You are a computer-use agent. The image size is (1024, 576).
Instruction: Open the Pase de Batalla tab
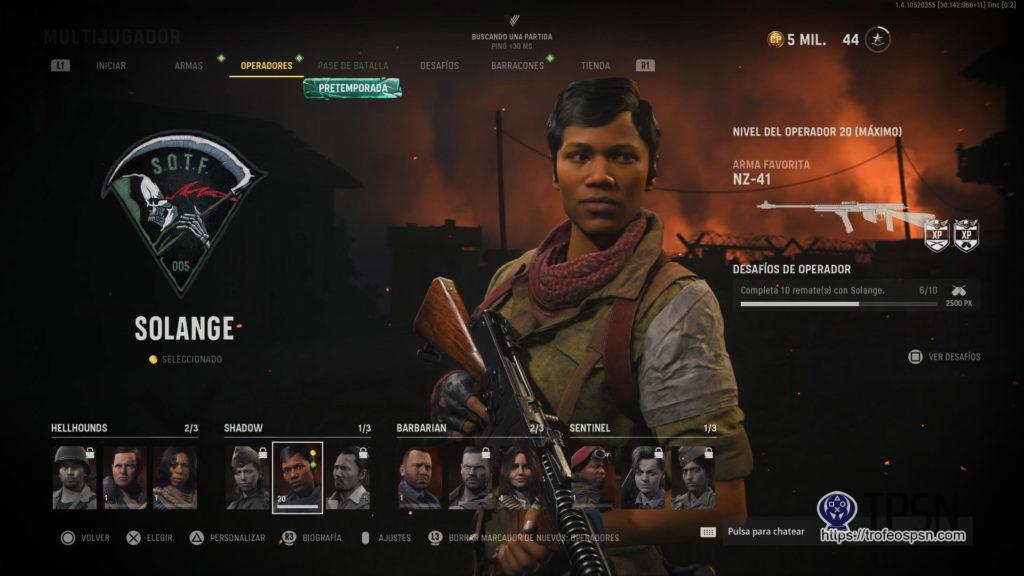(x=353, y=66)
